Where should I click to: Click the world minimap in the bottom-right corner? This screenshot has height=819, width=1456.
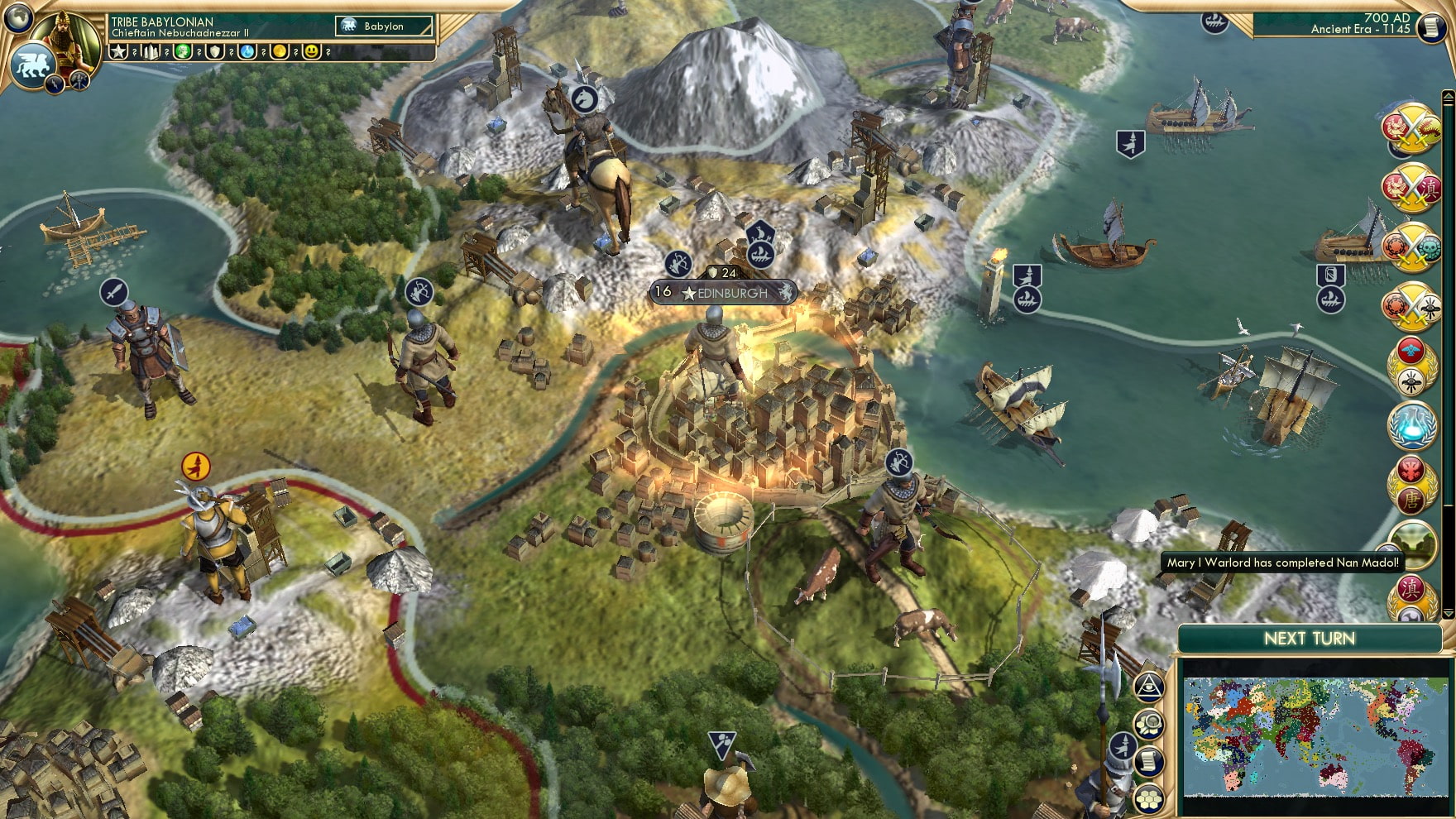point(1314,735)
